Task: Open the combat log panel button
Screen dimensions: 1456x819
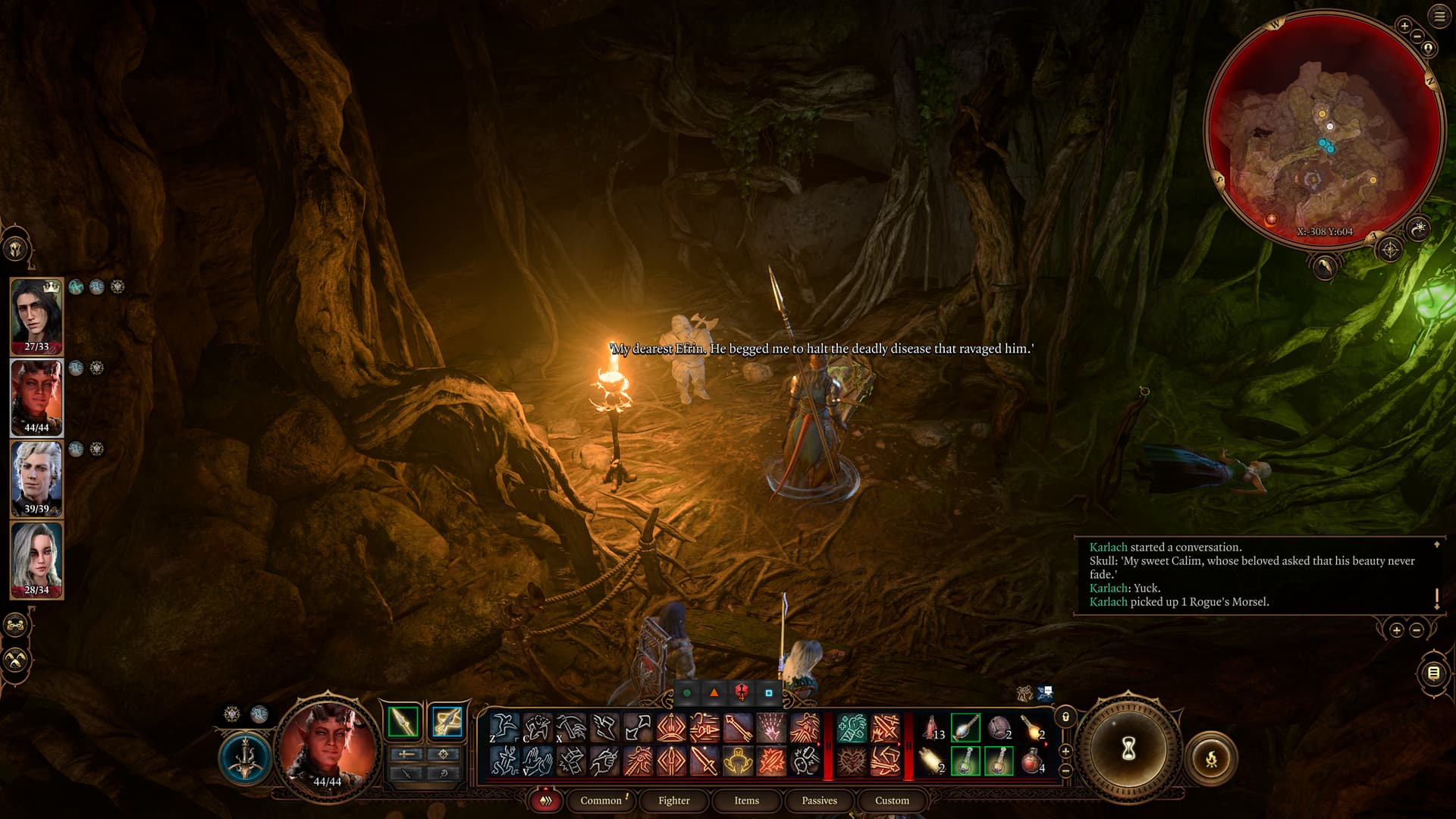Action: pos(1433,673)
